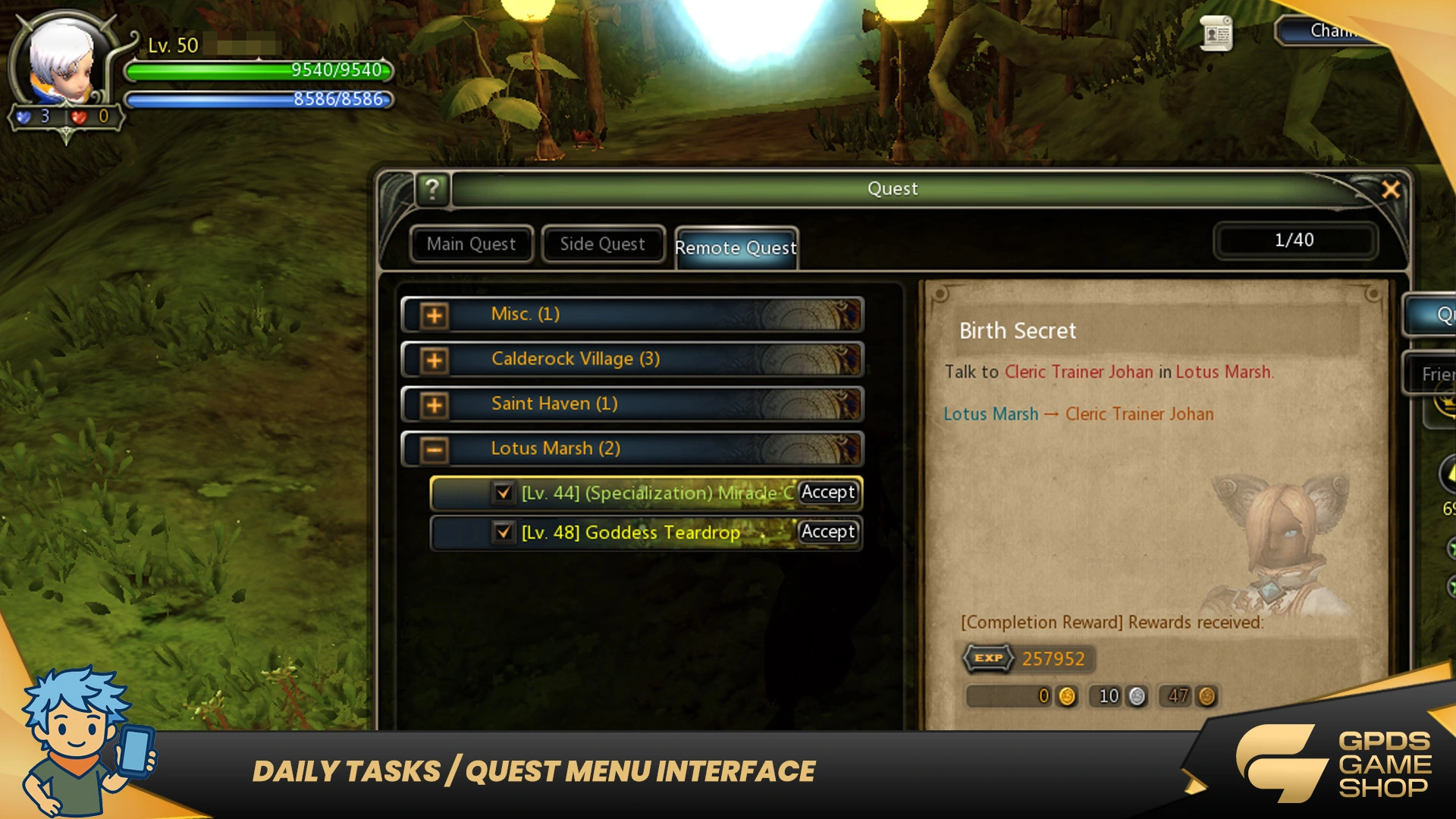Switch to the Main Quest tab

(471, 244)
